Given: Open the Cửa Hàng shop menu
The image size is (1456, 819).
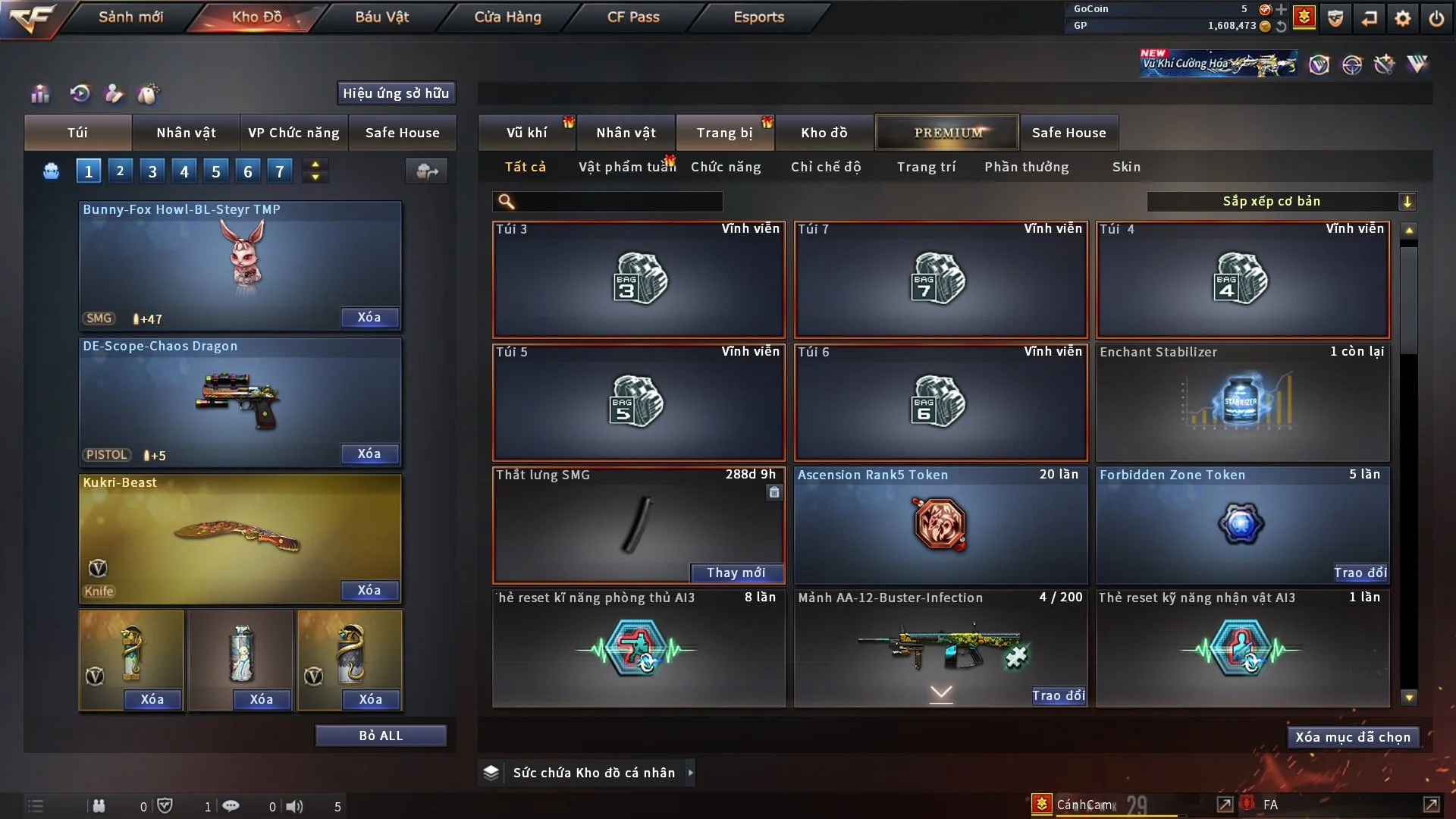Looking at the screenshot, I should click(507, 17).
